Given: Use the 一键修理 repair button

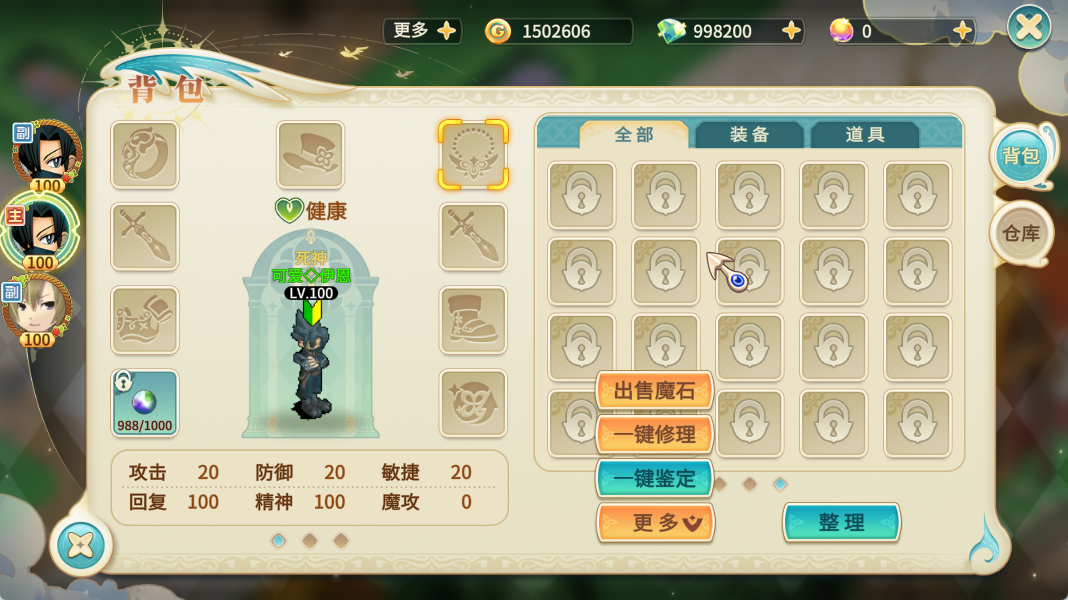Looking at the screenshot, I should [654, 435].
